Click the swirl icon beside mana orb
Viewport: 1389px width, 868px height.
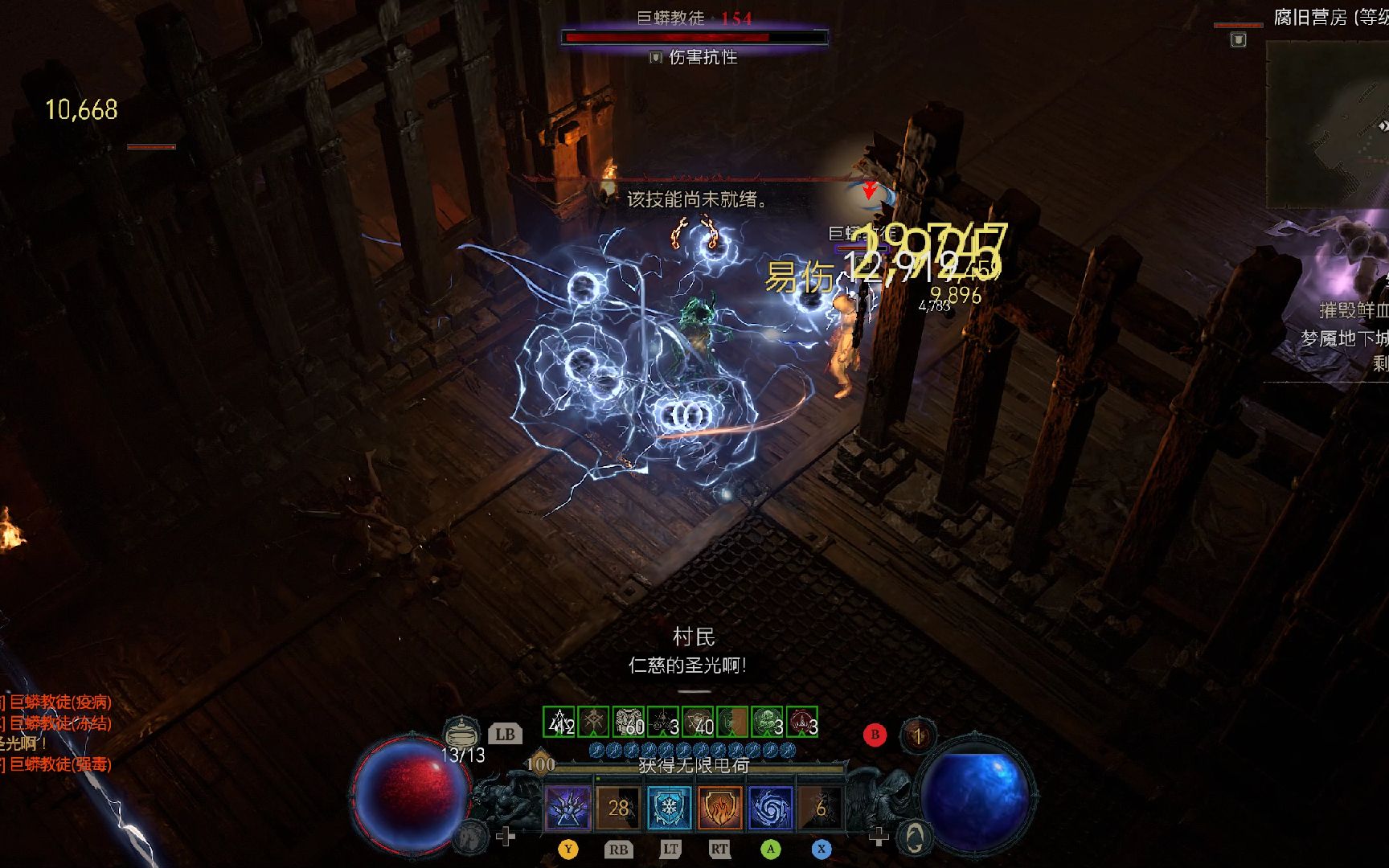click(914, 837)
